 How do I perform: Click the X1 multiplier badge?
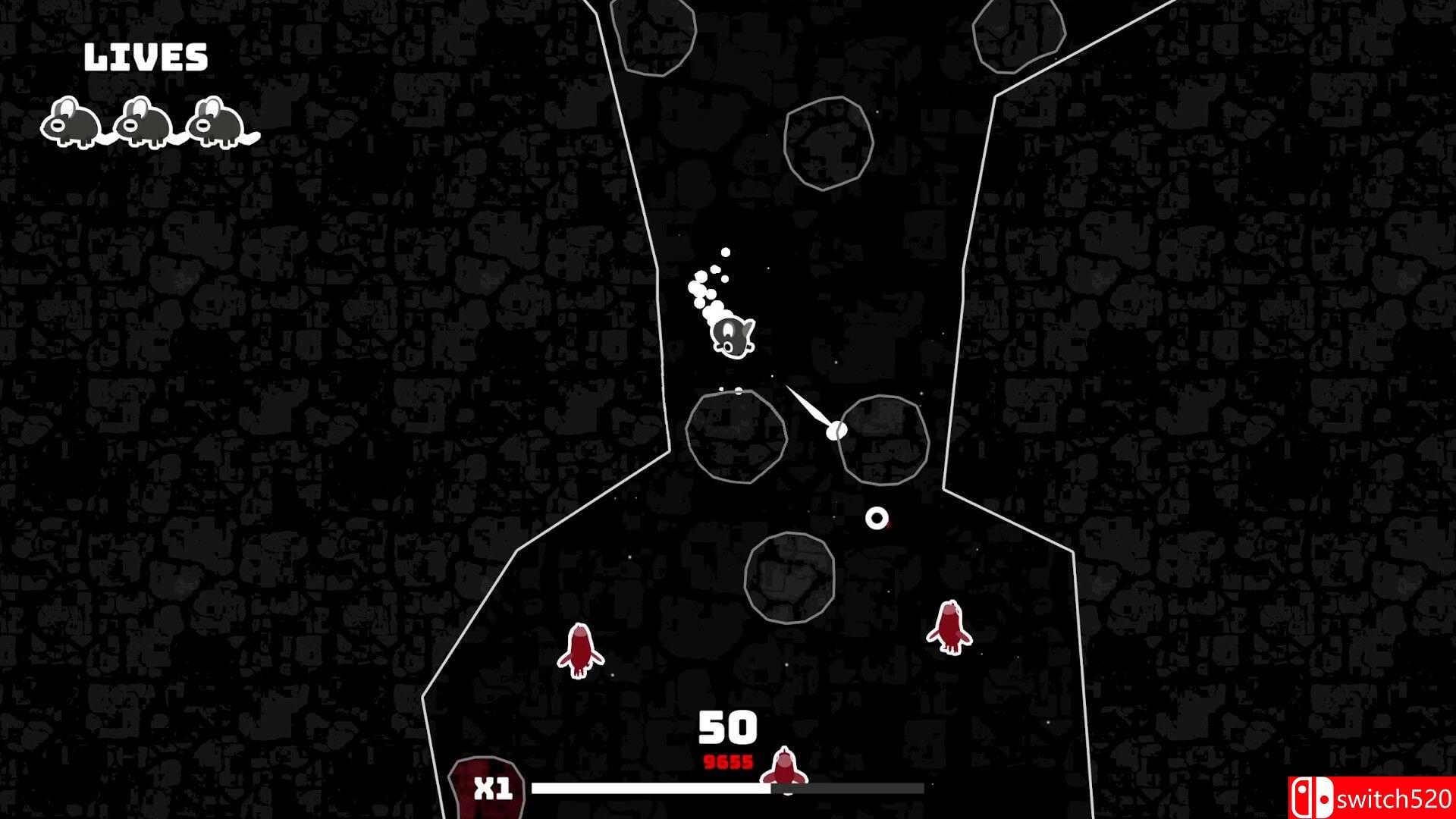point(494,789)
